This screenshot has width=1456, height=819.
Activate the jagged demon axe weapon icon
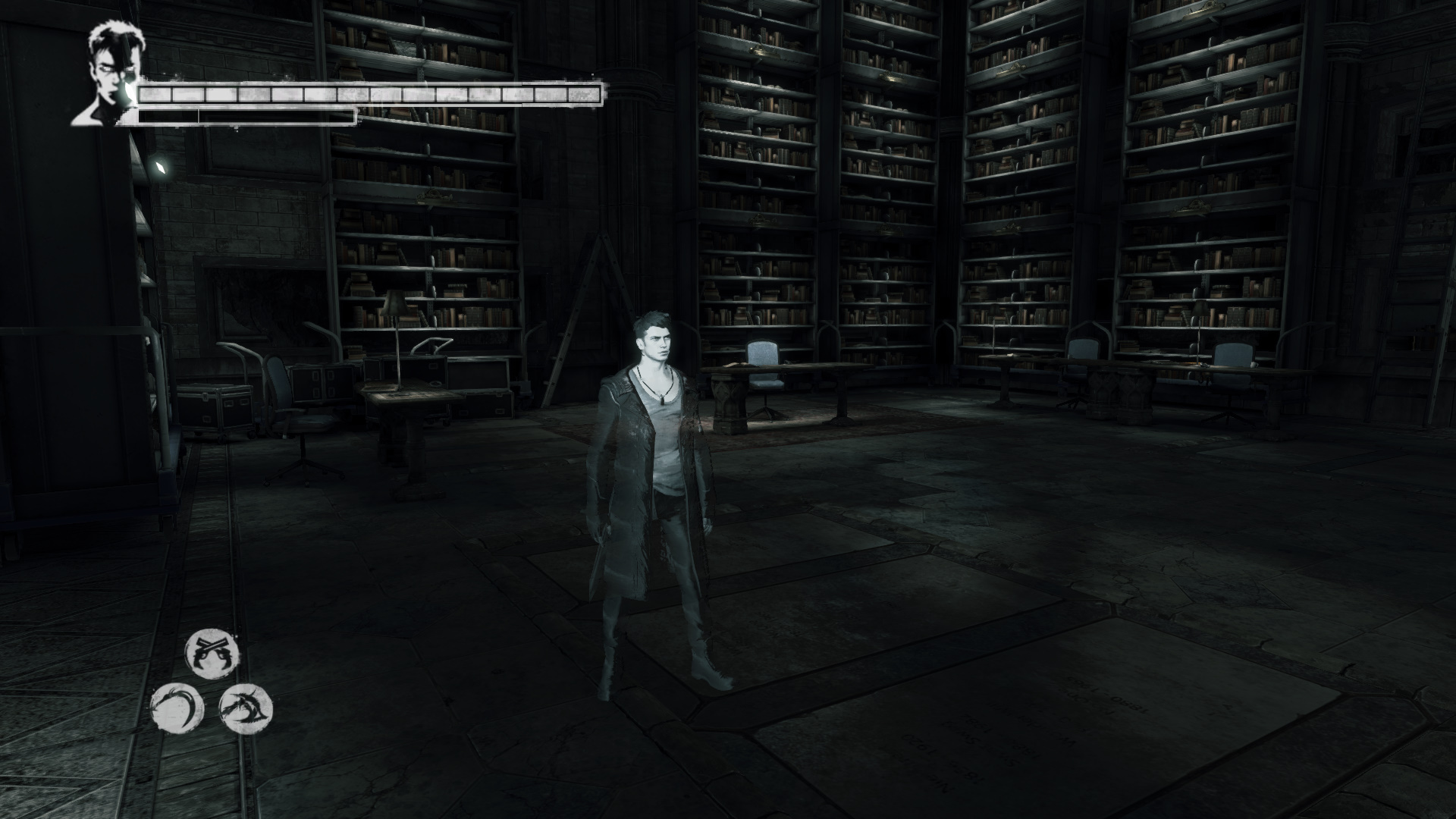tap(246, 708)
